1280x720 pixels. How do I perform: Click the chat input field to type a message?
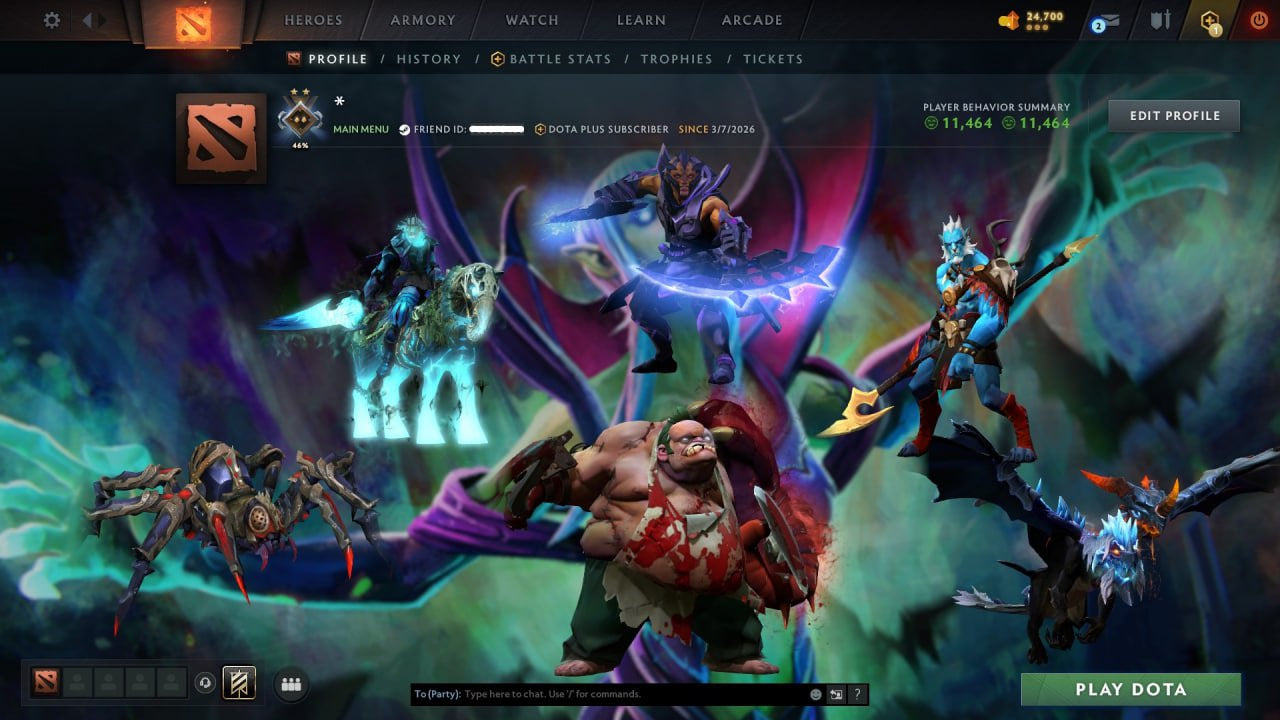[600, 692]
